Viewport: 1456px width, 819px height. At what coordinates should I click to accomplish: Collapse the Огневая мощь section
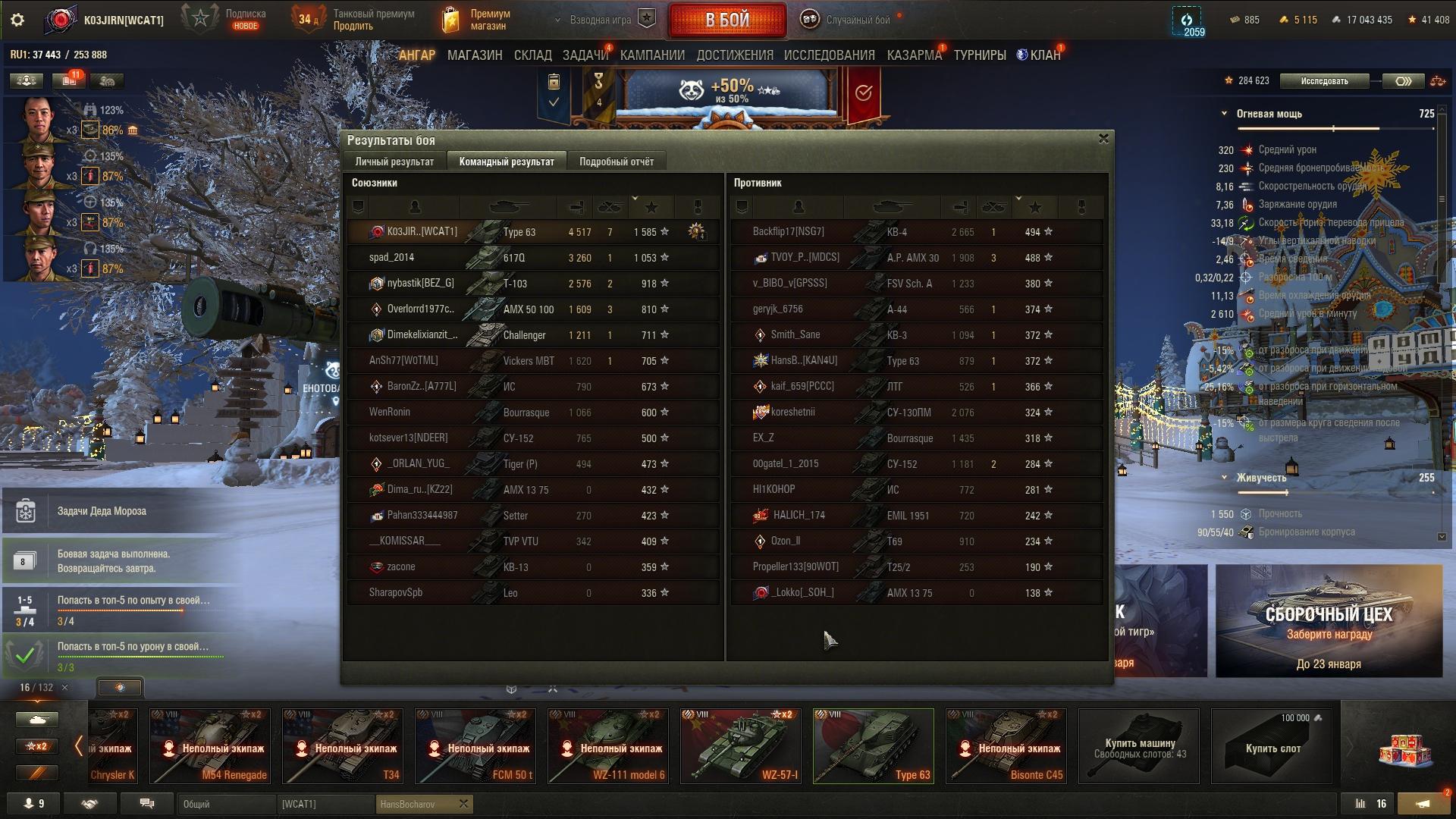(x=1224, y=114)
